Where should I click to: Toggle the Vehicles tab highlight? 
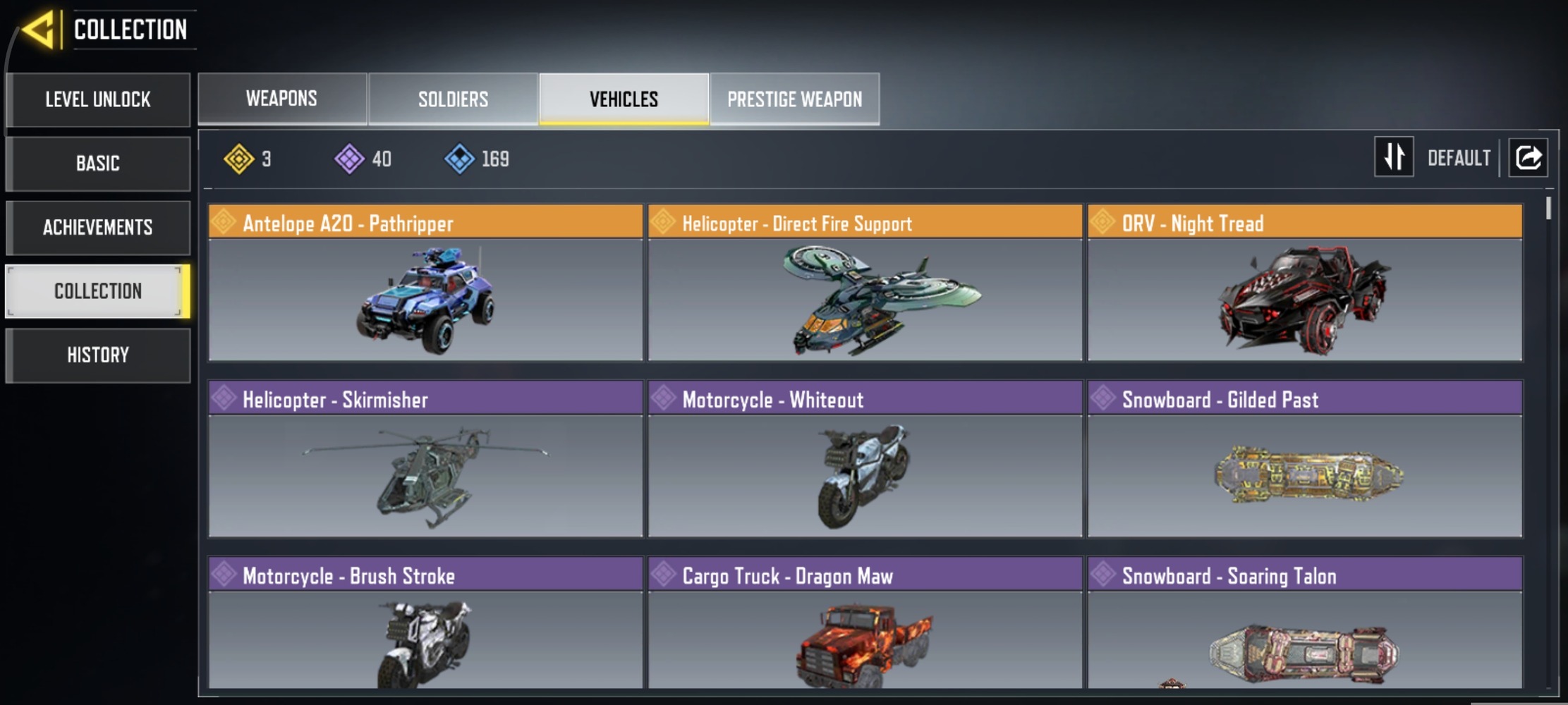click(622, 99)
